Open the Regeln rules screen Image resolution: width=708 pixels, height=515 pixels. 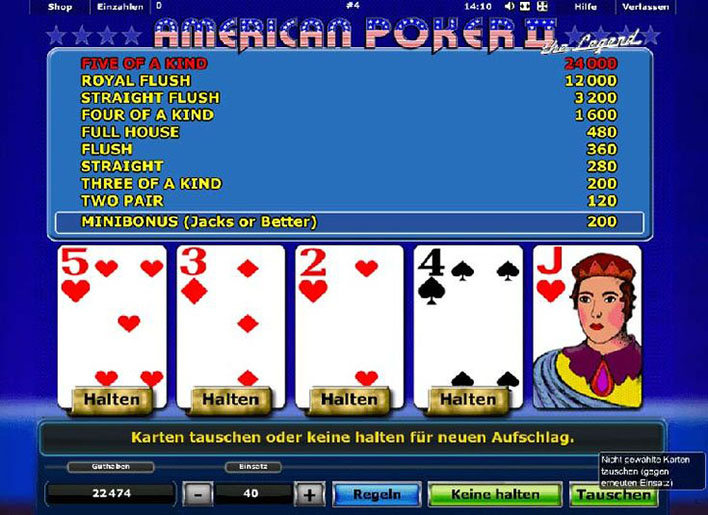click(376, 494)
